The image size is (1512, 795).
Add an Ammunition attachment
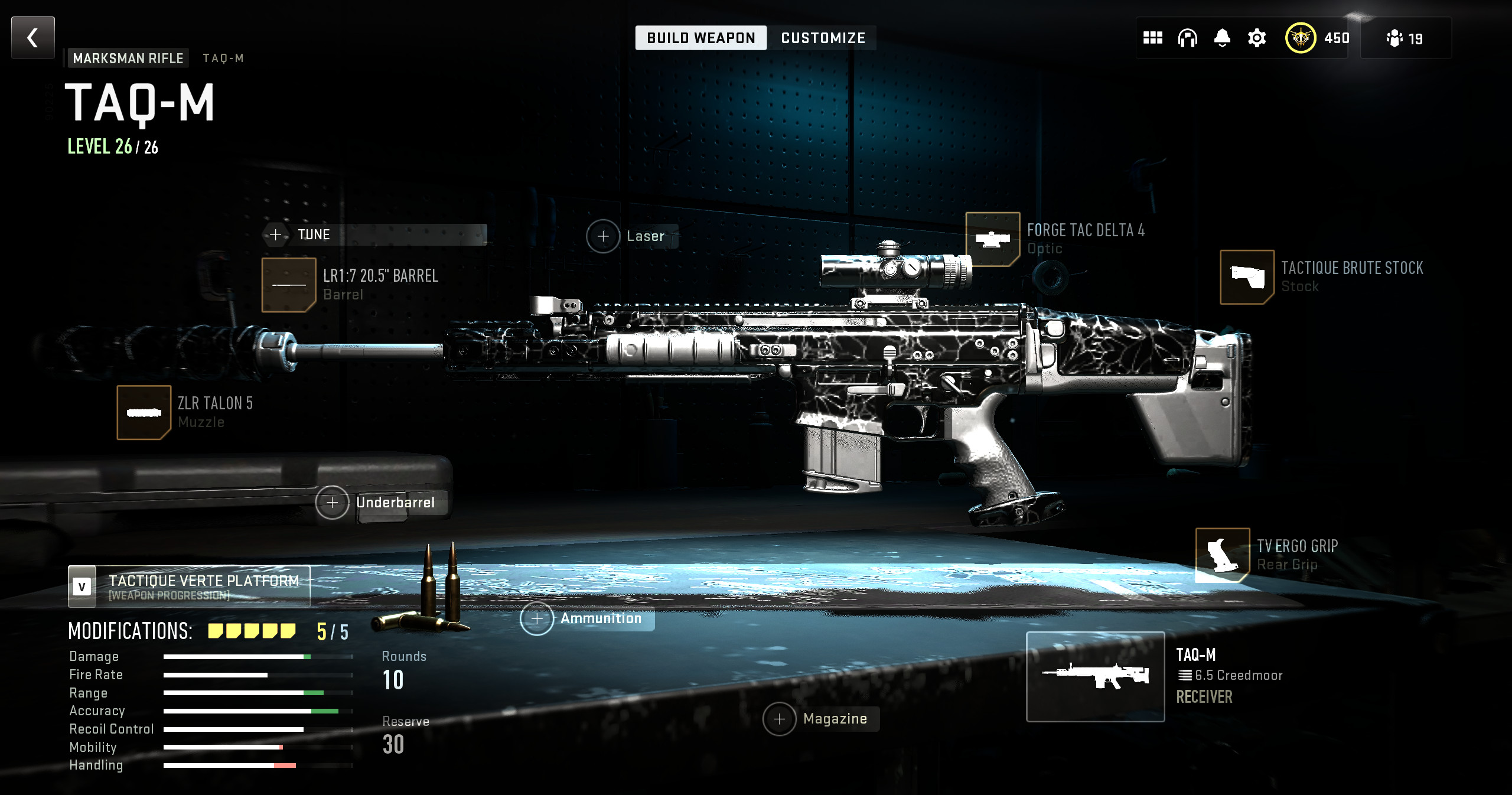tap(537, 618)
